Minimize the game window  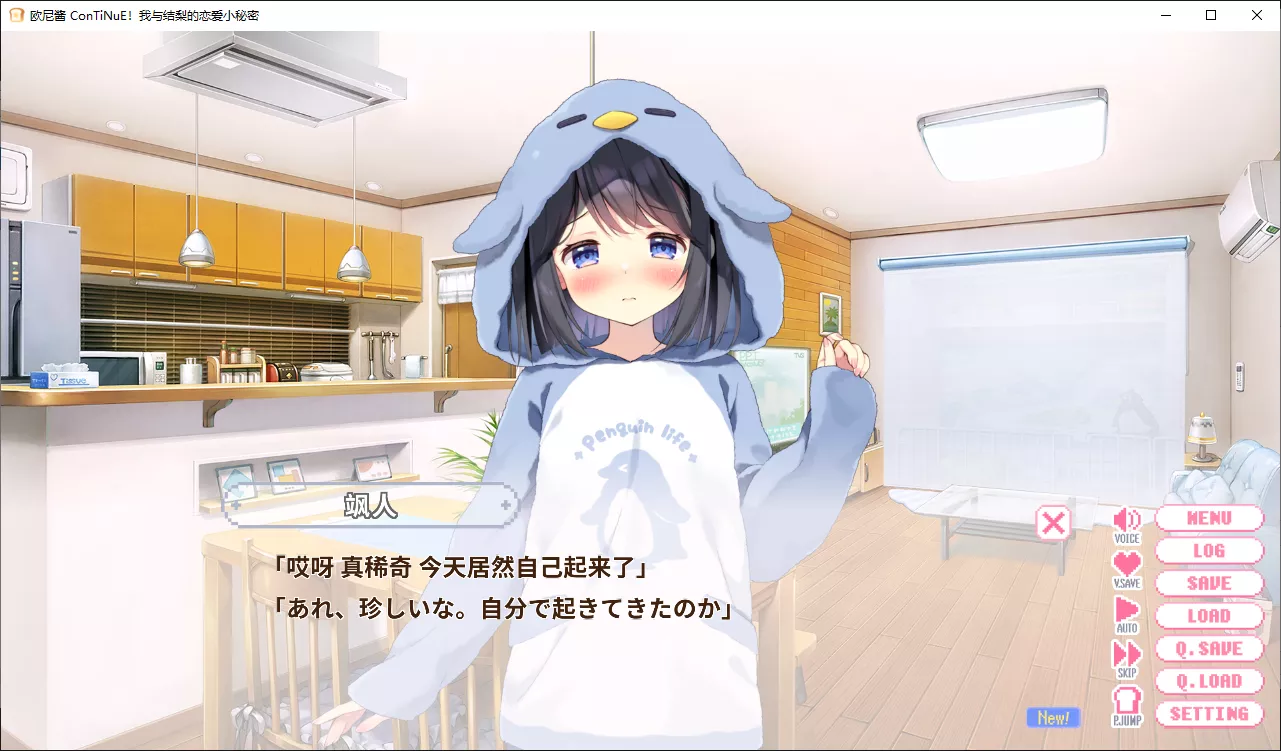(1163, 15)
